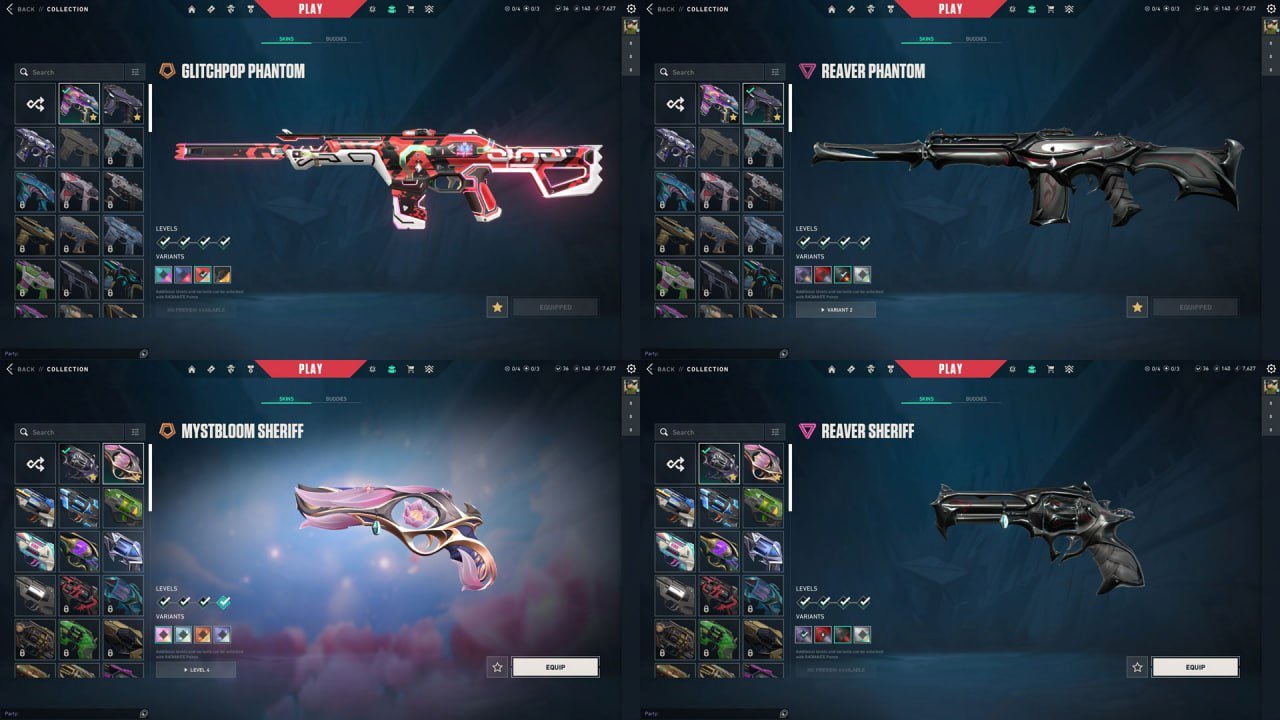Open the filter options beside the search bar
Screen dimensions: 1280x720
point(135,72)
